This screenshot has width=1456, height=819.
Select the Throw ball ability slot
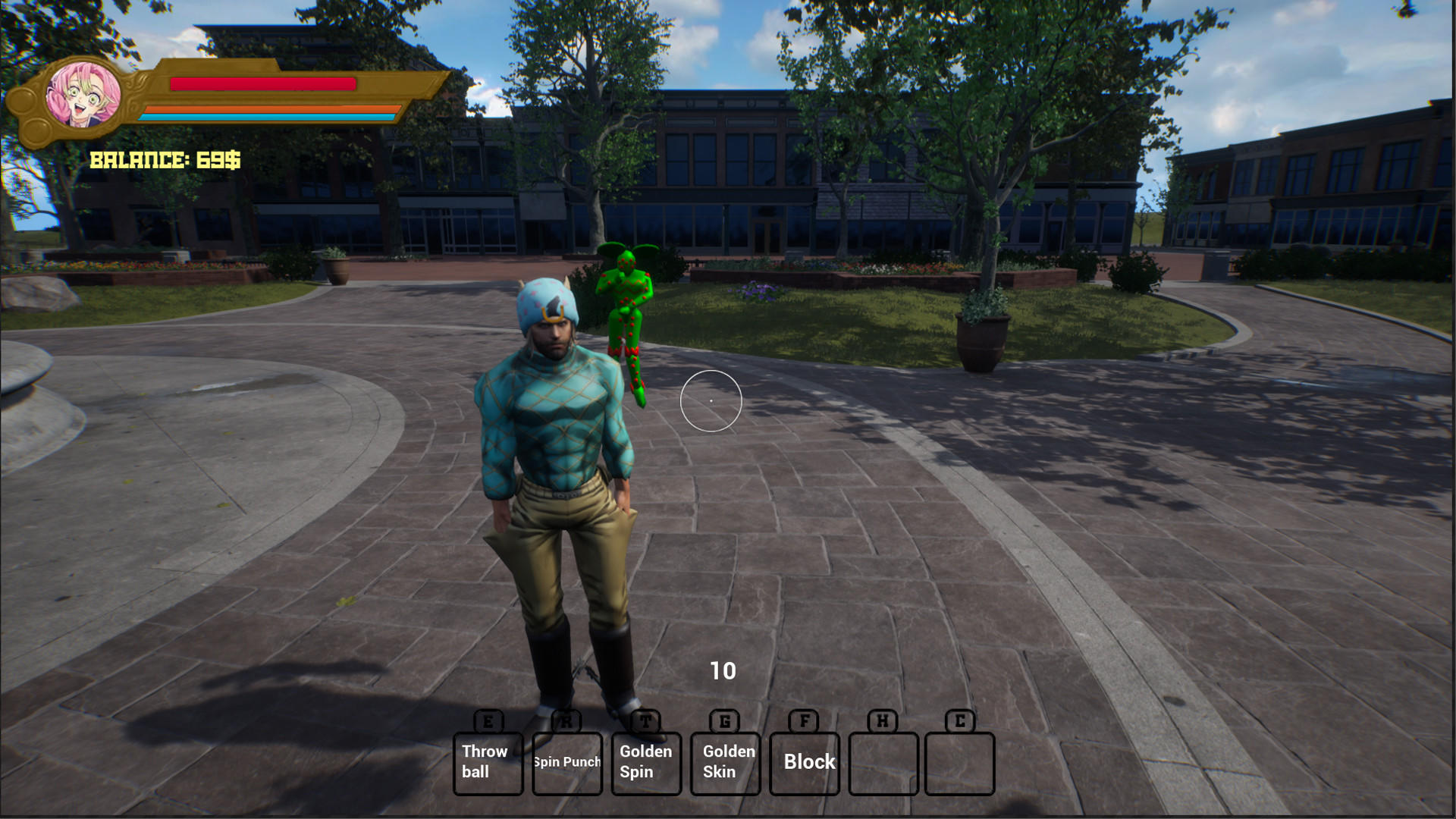click(x=488, y=761)
